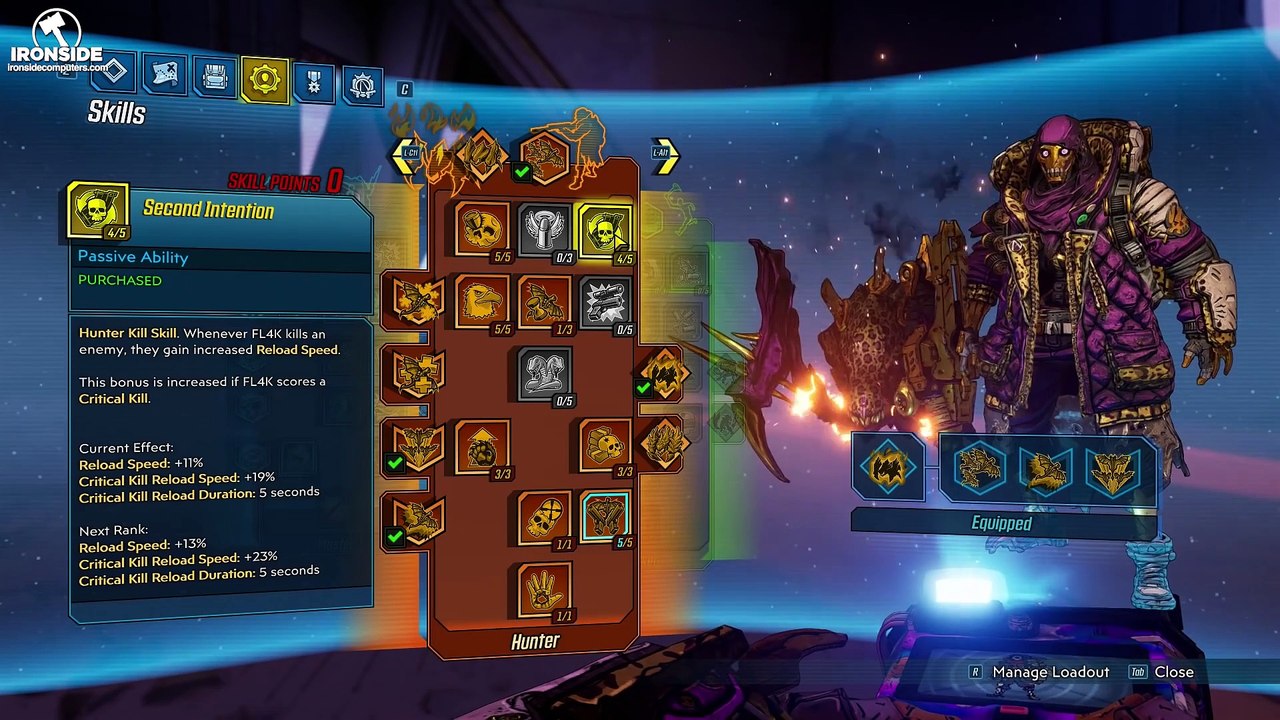Open the Missions tab with diamond icon

pyautogui.click(x=114, y=72)
